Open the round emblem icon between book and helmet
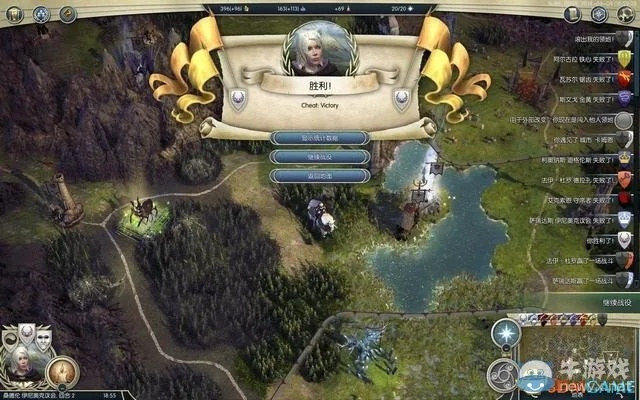Screen dimensions: 640x400 (599, 14)
